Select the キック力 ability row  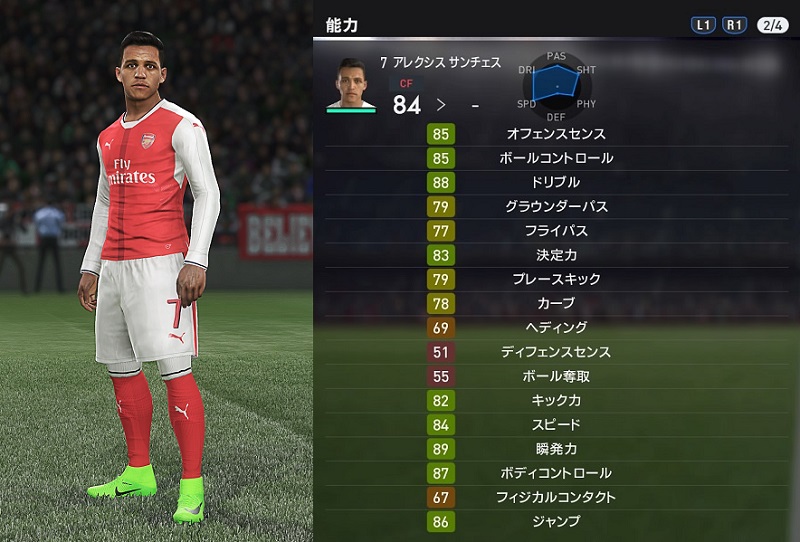coord(555,400)
